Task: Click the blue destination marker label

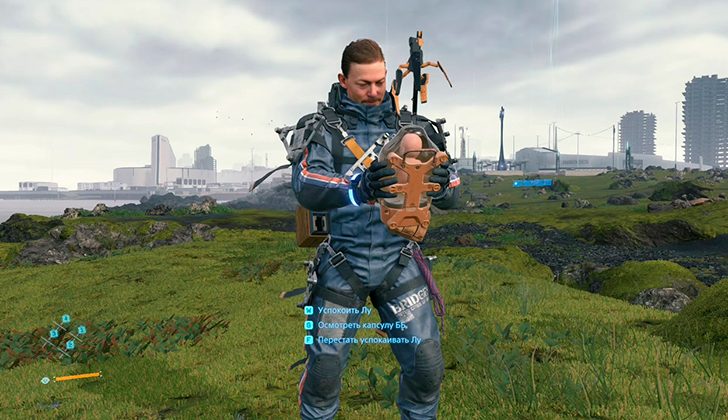Action: click(532, 183)
